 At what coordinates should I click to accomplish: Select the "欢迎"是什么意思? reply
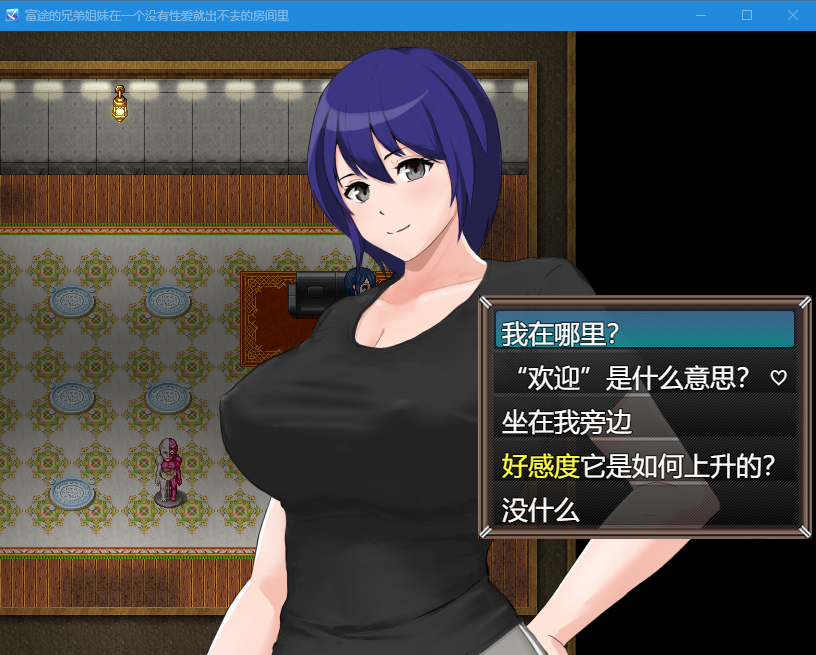pyautogui.click(x=644, y=377)
